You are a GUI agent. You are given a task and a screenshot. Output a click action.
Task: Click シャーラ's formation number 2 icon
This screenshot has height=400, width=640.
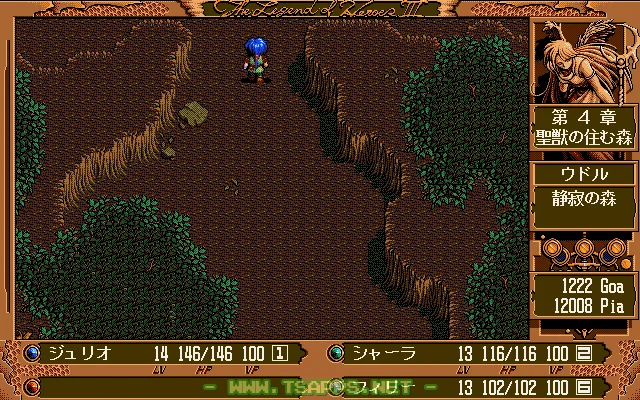point(584,352)
